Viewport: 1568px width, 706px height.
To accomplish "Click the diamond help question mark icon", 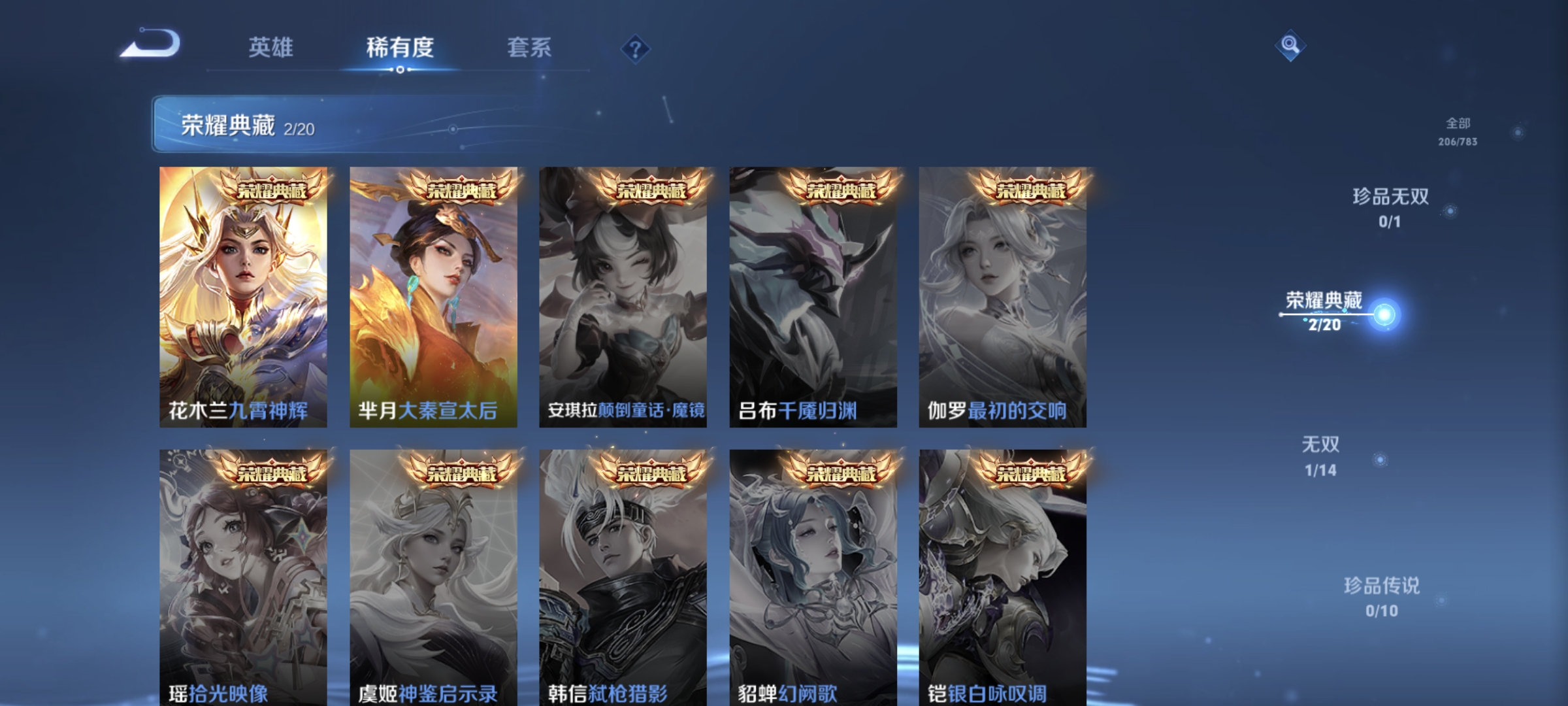I will pyautogui.click(x=635, y=48).
